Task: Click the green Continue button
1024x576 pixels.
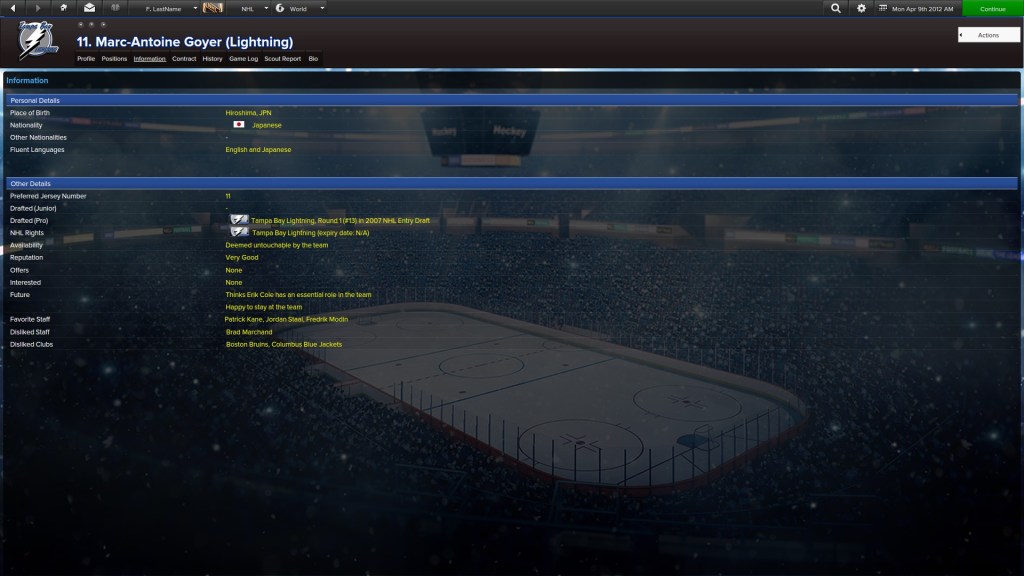Action: pos(992,9)
